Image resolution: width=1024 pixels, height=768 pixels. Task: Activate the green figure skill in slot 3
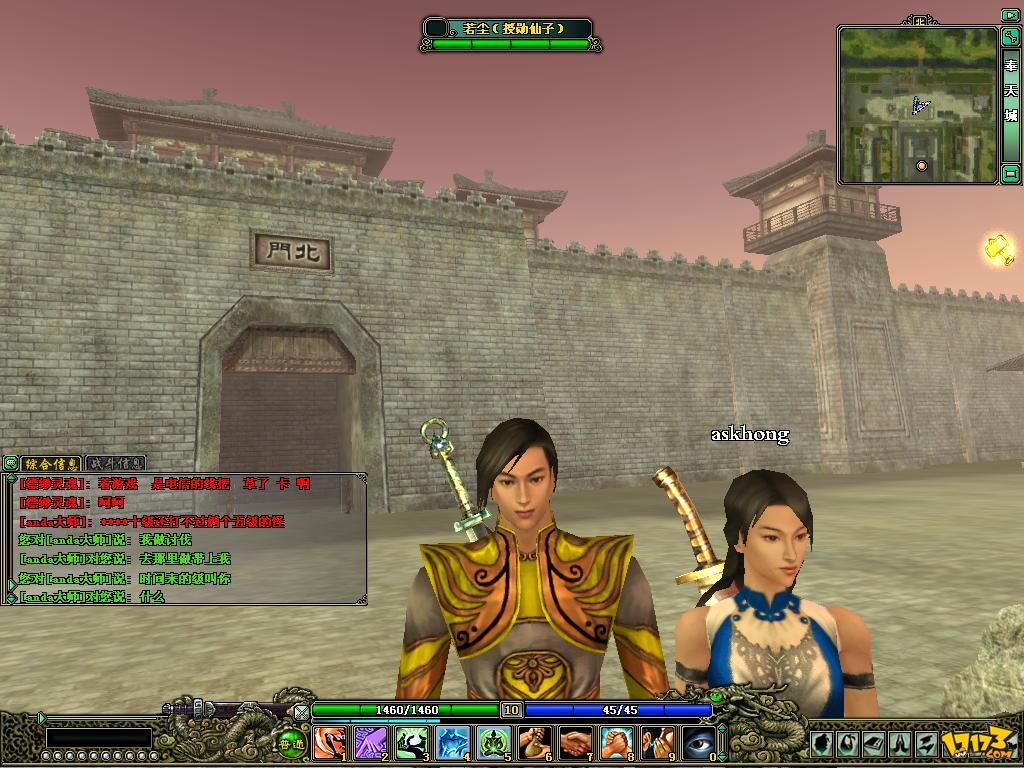(x=410, y=742)
